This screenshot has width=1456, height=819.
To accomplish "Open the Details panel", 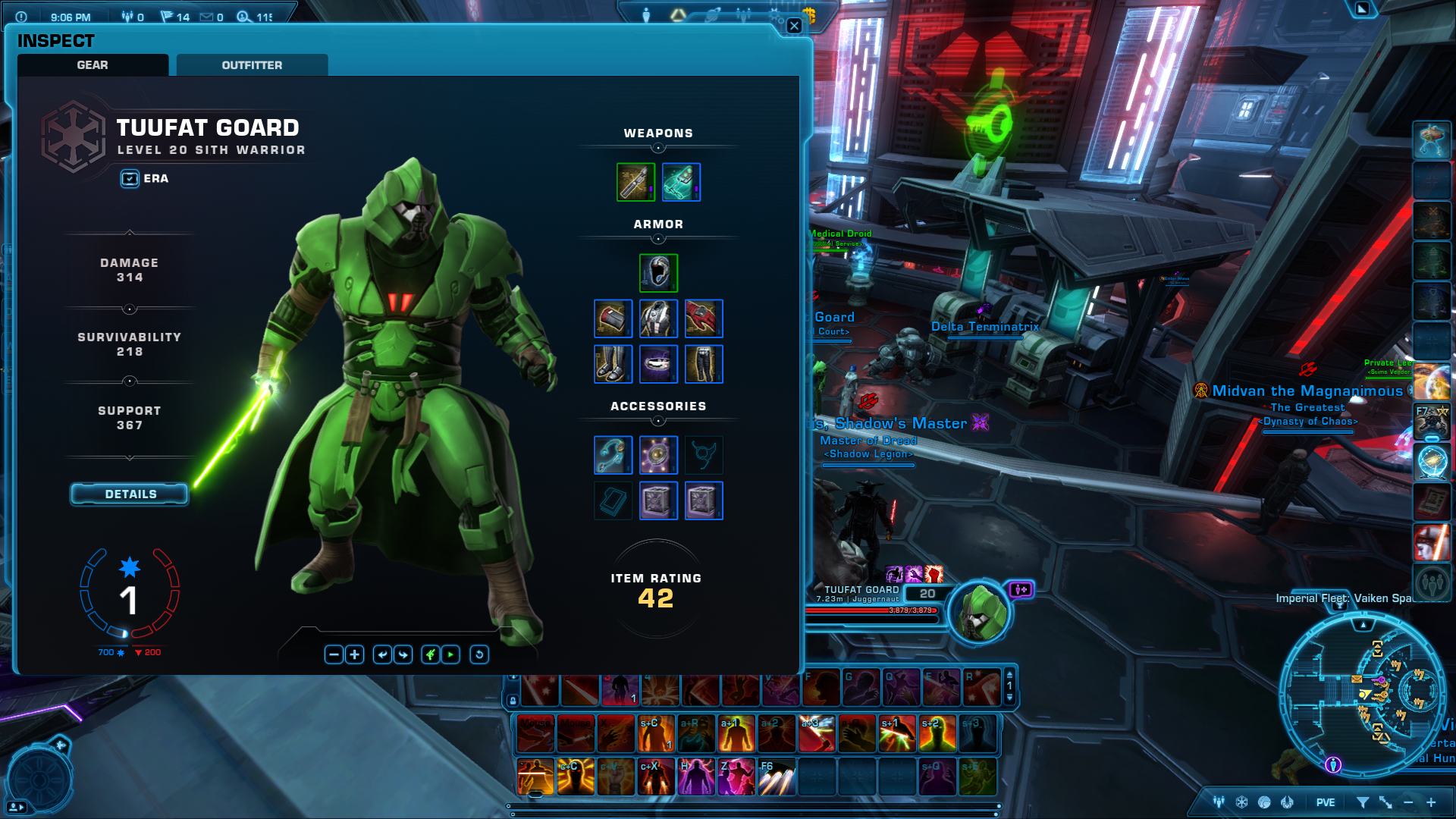I will [130, 494].
